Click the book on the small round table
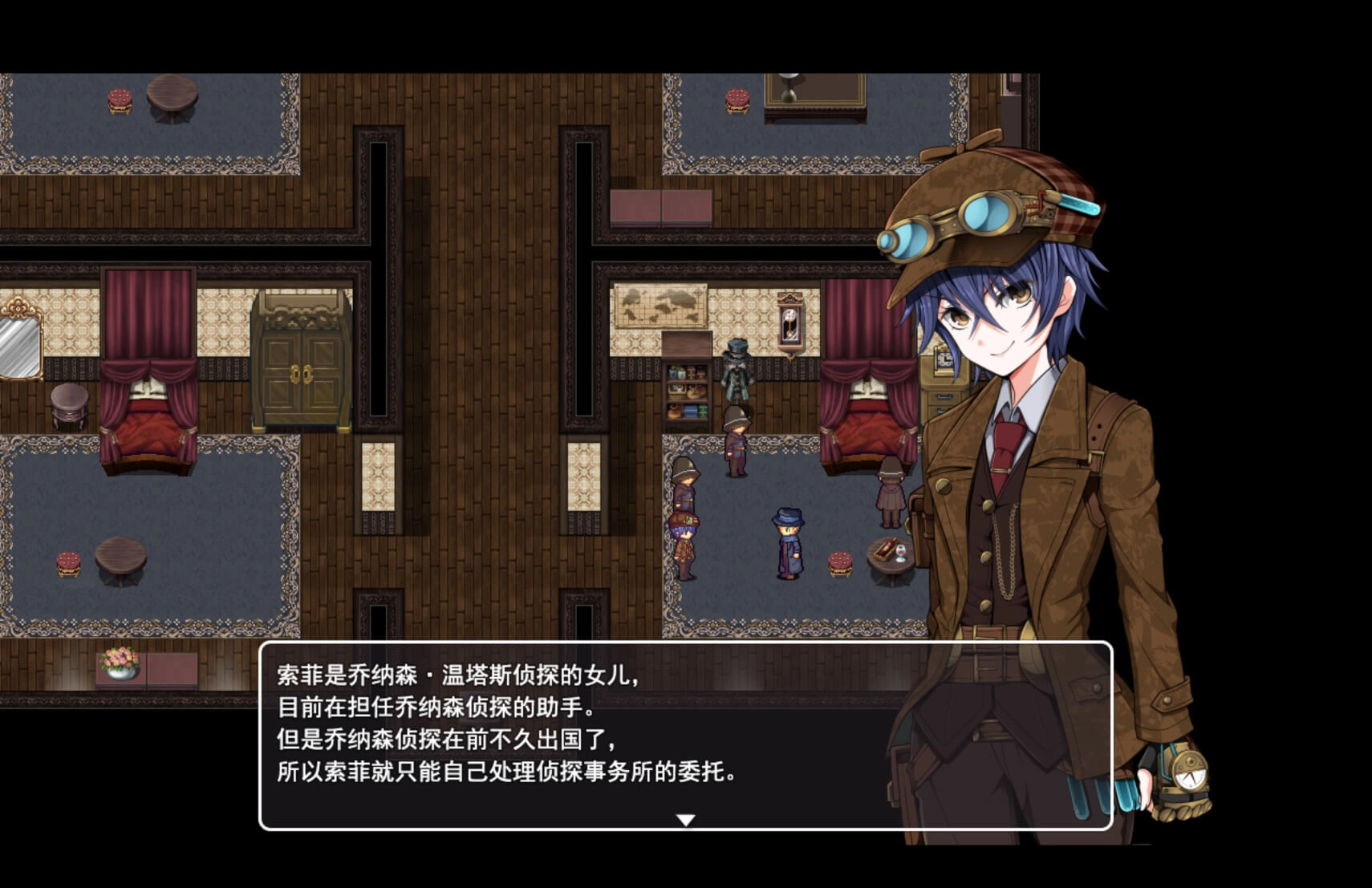Viewport: 1372px width, 888px height. pos(887,549)
